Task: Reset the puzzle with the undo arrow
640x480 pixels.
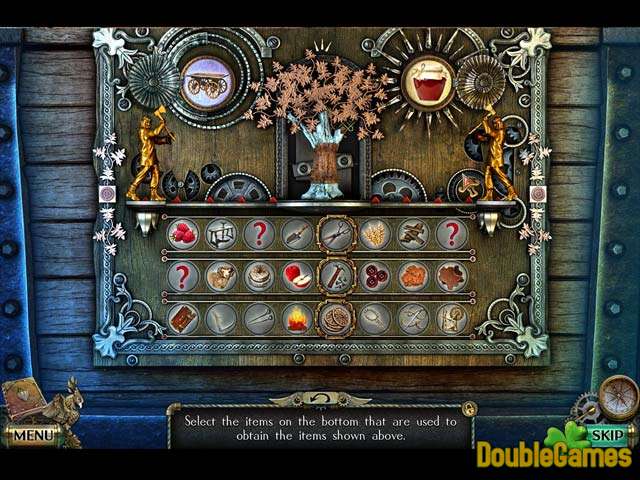Action: (320, 399)
